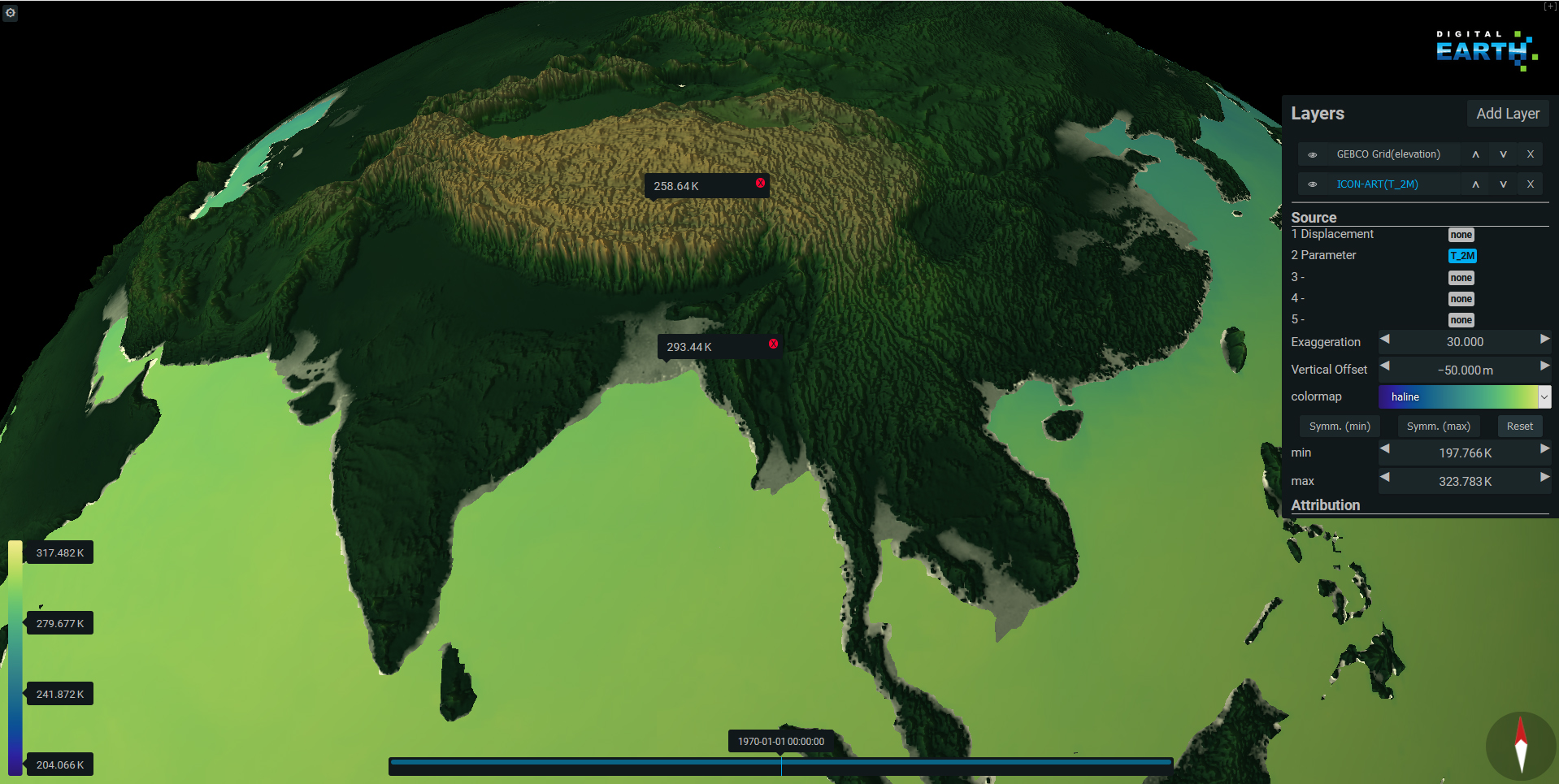
Task: Toggle visibility of GEBCO Grid layer
Action: [1312, 154]
